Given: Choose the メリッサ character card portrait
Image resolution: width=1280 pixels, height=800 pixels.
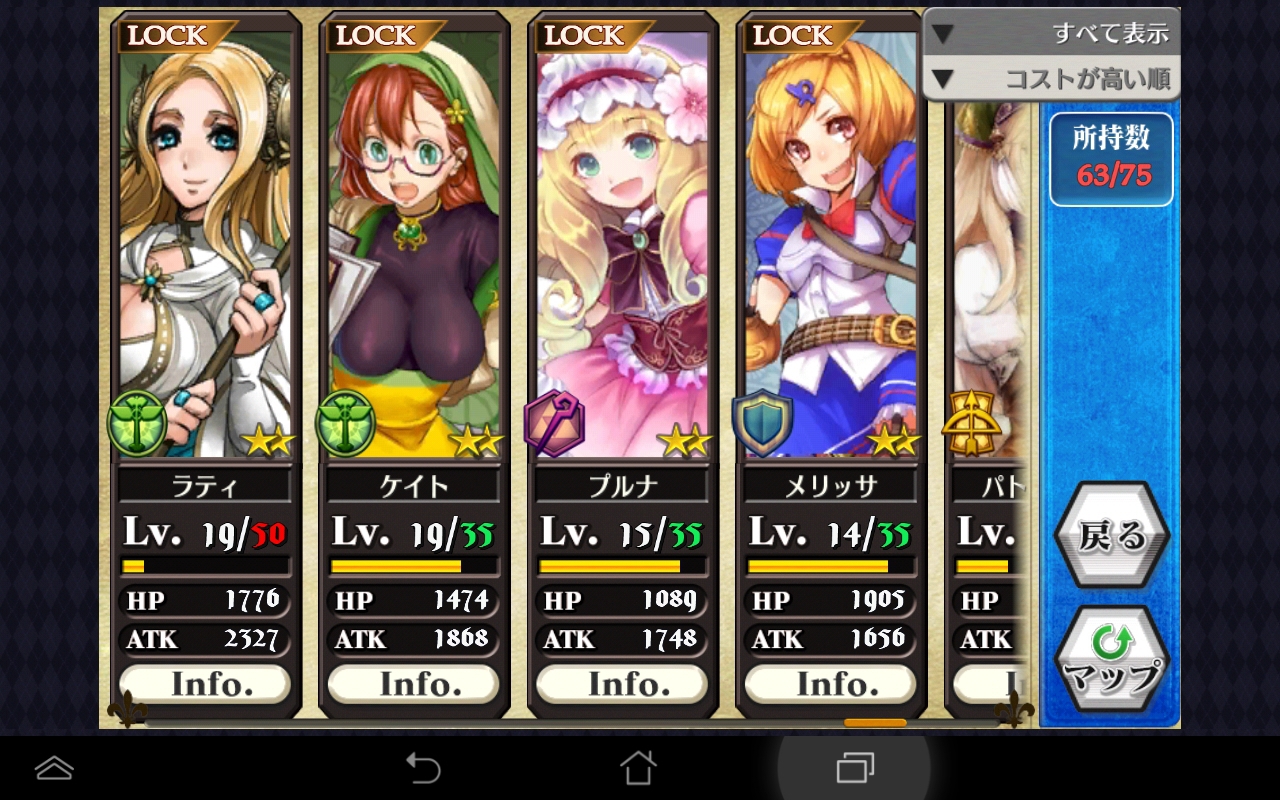Looking at the screenshot, I should click(x=830, y=240).
